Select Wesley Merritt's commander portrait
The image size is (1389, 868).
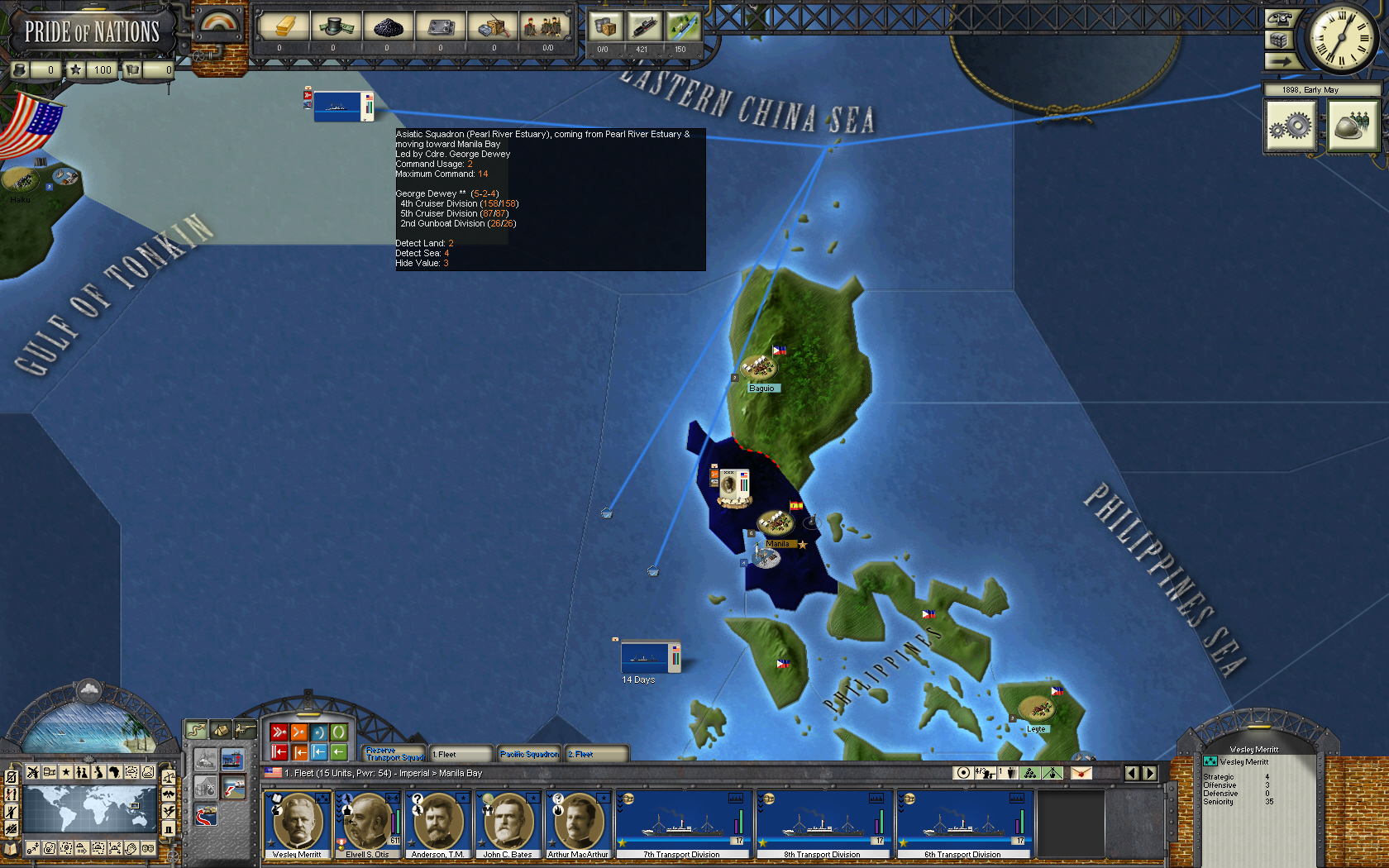[296, 823]
